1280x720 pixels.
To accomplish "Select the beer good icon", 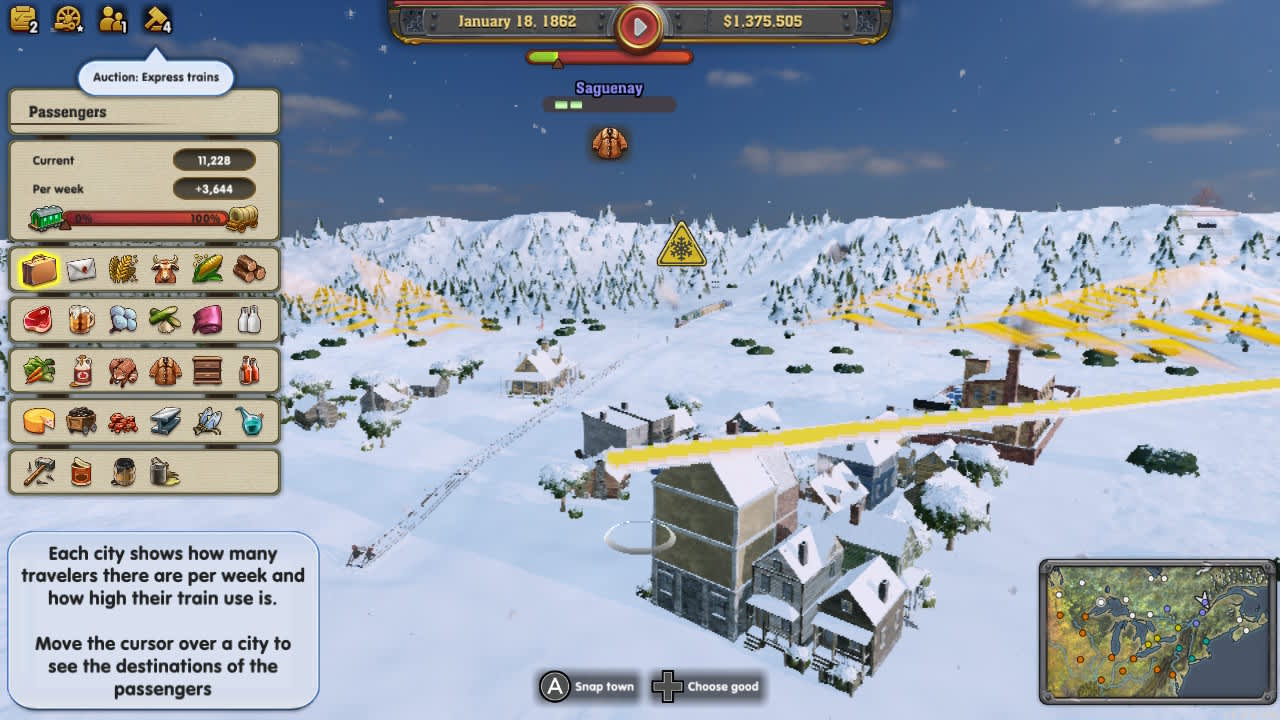I will [80, 319].
